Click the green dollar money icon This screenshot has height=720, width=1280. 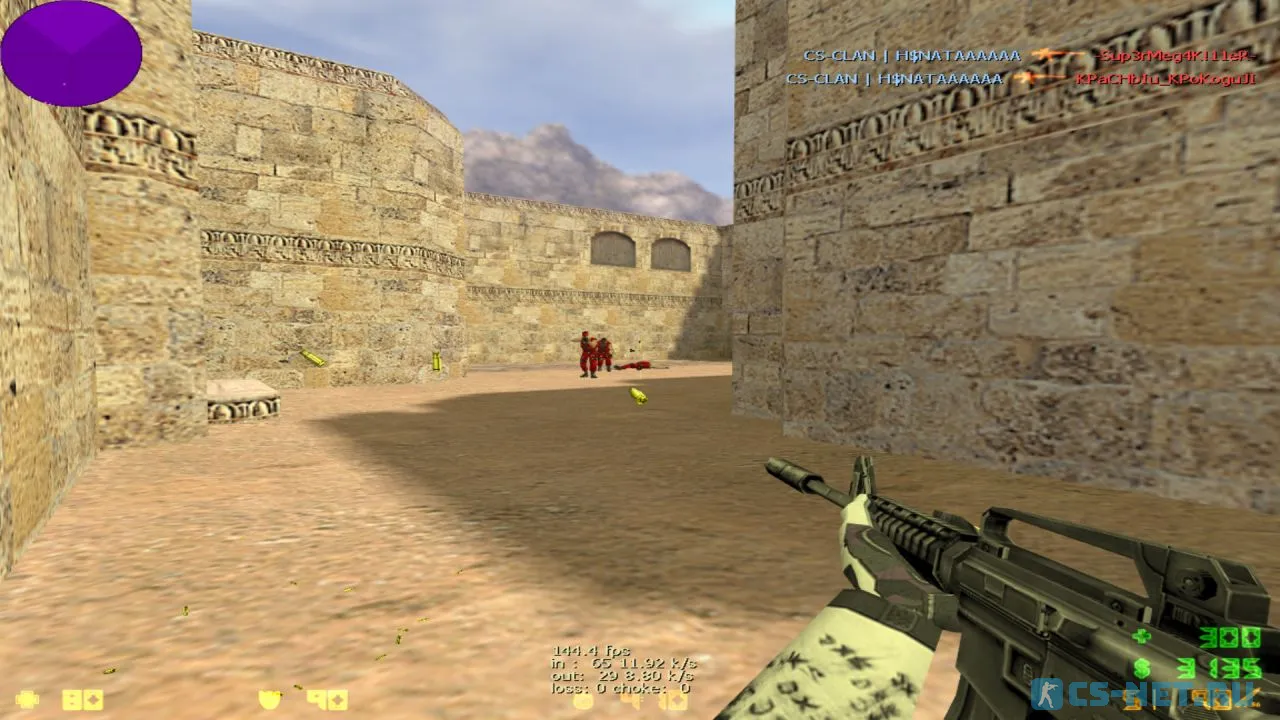1142,669
